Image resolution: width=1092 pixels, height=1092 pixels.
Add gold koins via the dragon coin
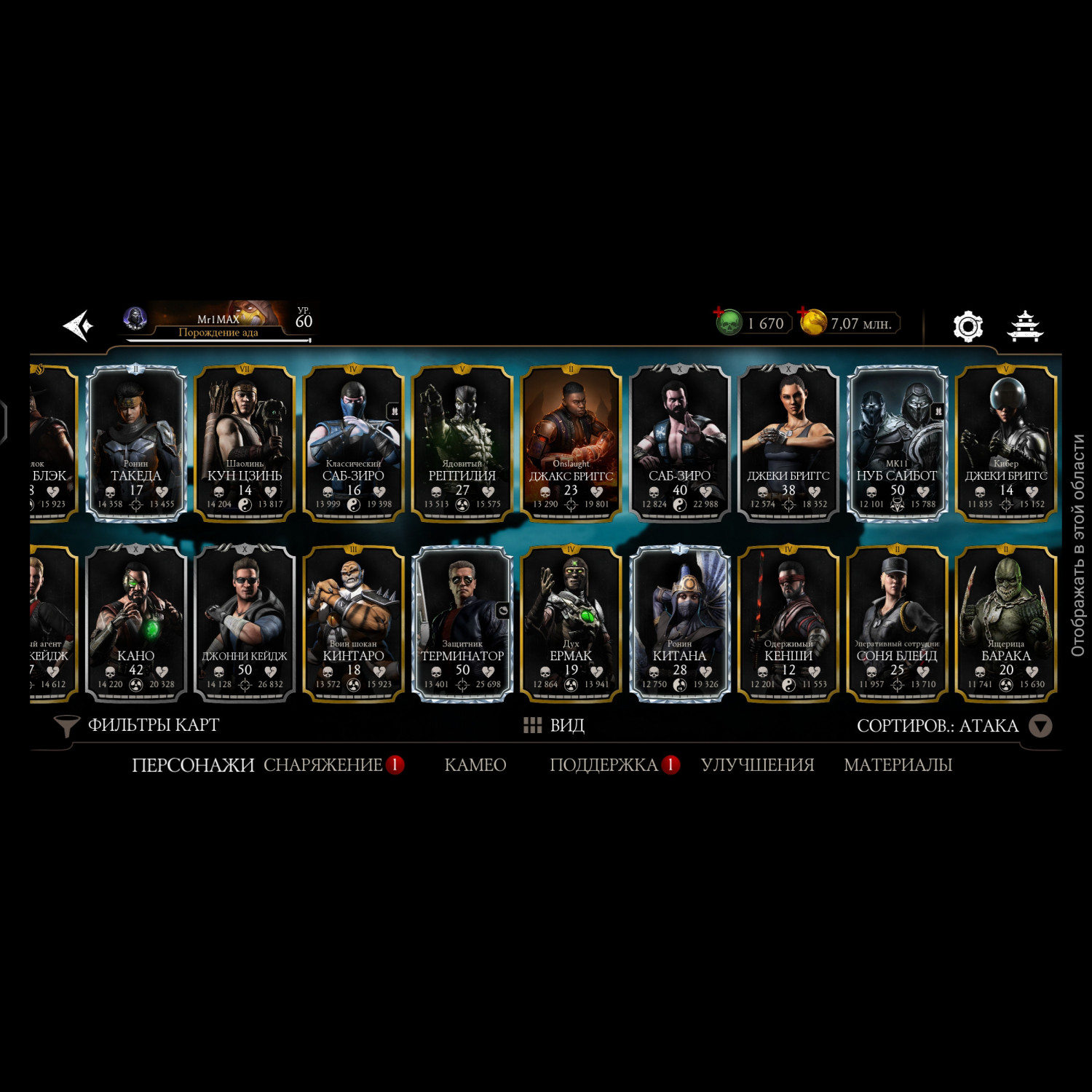click(x=812, y=322)
